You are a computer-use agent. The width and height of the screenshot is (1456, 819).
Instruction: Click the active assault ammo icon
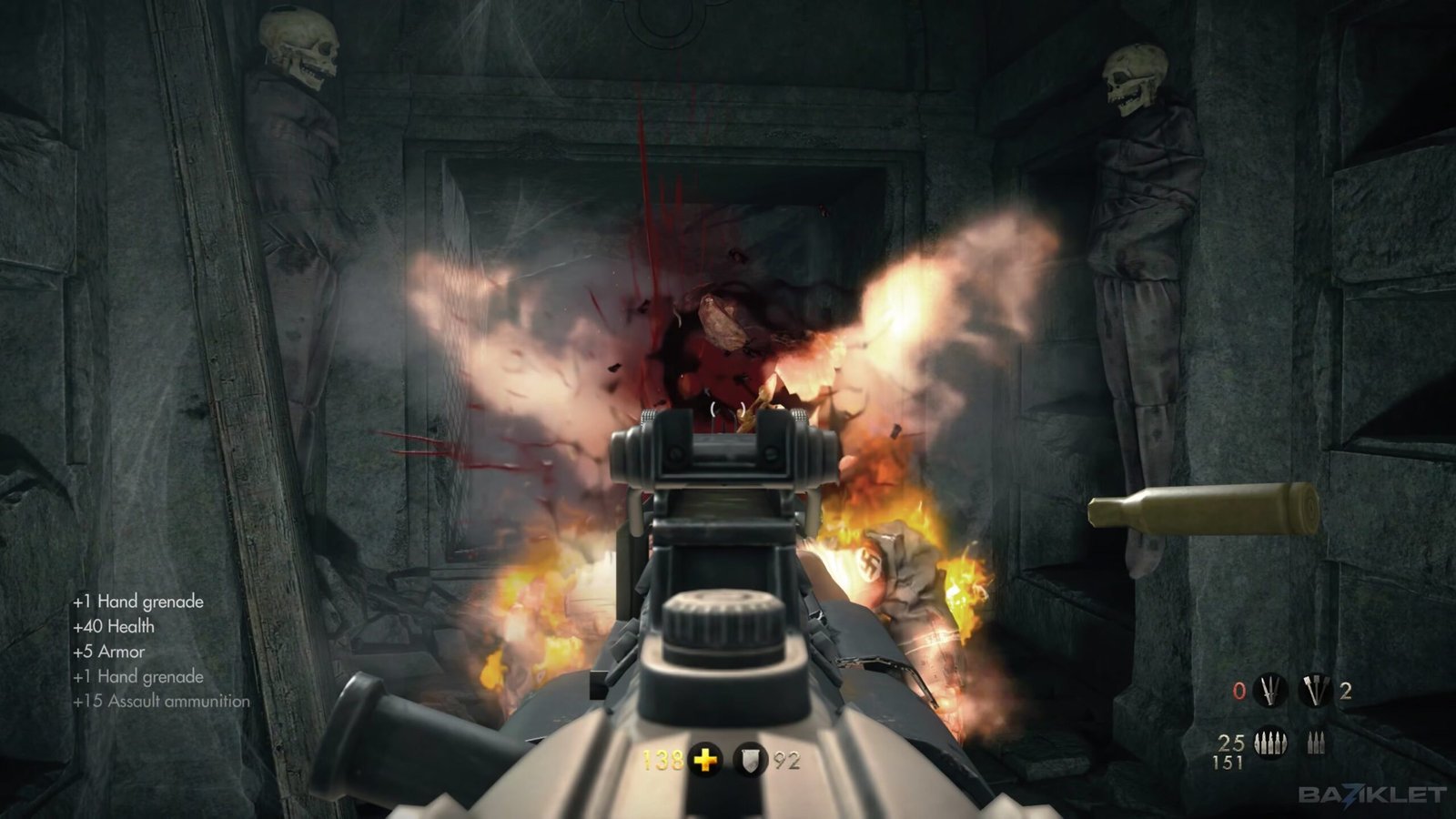coord(1269,743)
